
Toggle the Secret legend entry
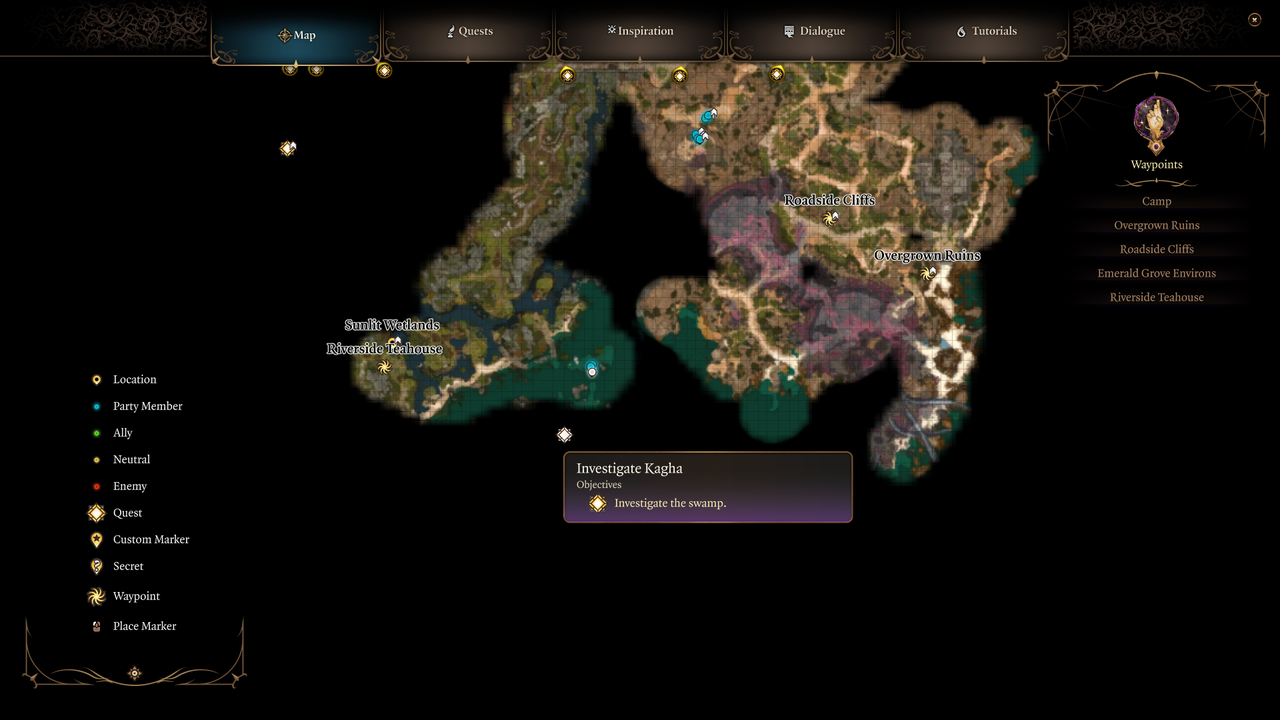tap(128, 567)
